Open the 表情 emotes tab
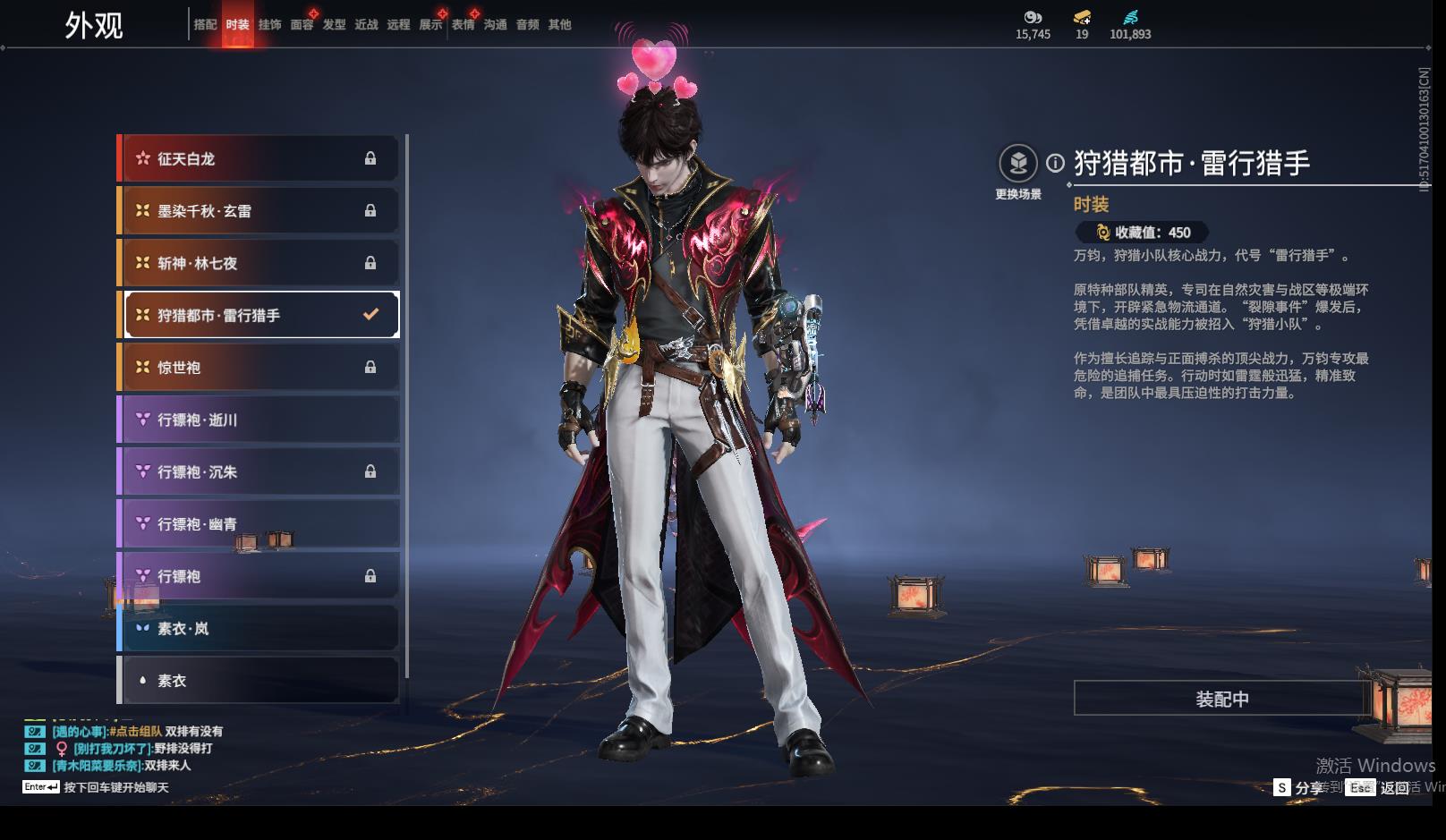The width and height of the screenshot is (1446, 840). pyautogui.click(x=463, y=25)
